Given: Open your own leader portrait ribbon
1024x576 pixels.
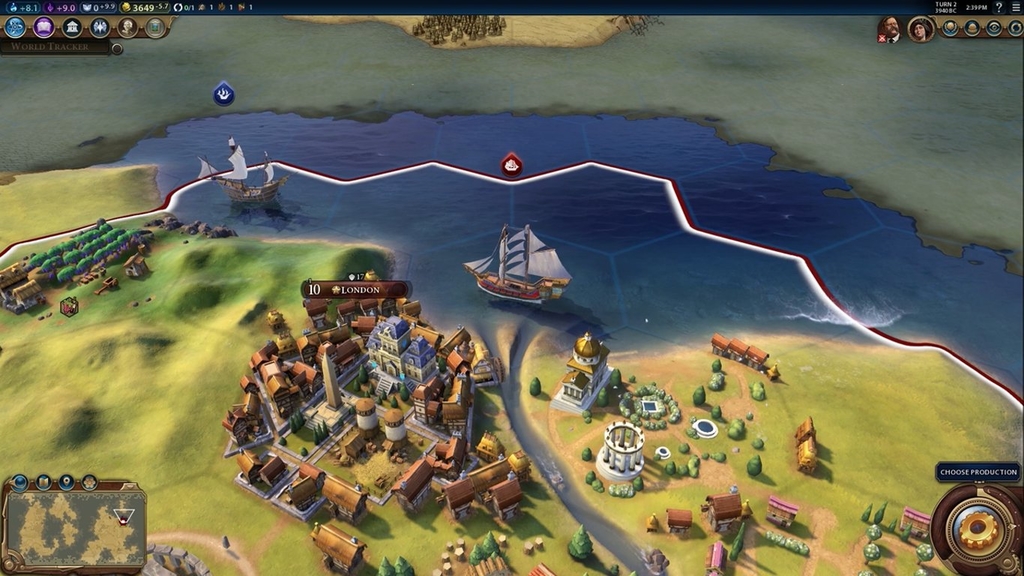Looking at the screenshot, I should coord(920,29).
